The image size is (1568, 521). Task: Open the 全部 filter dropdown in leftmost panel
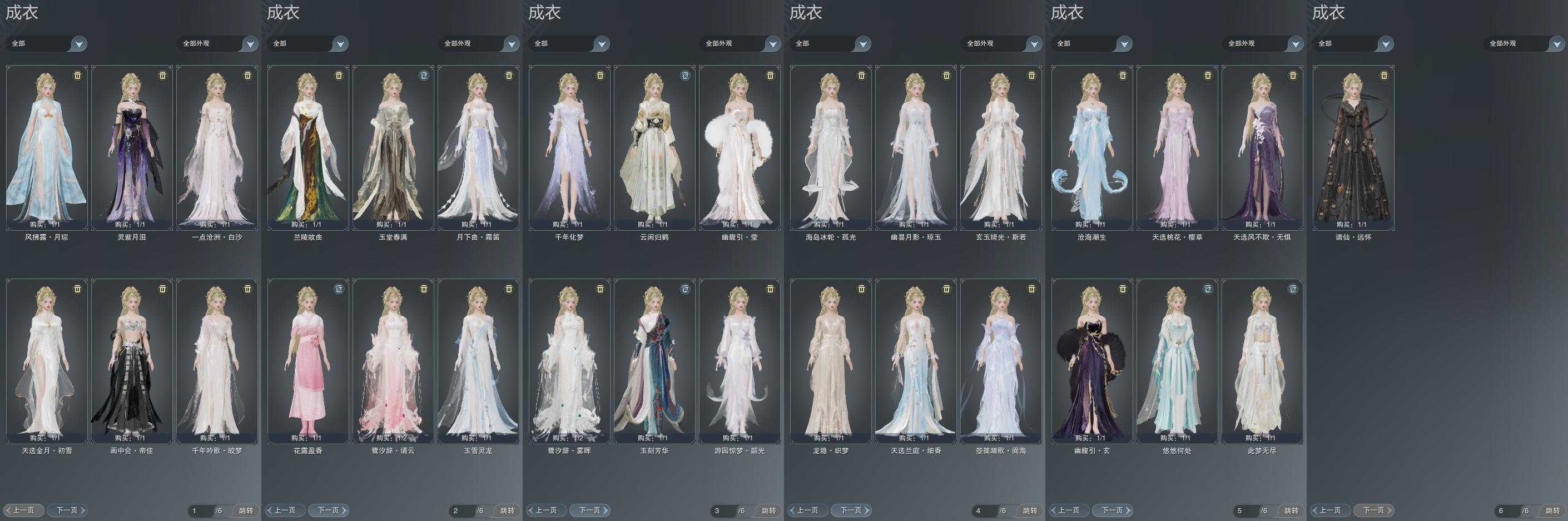pyautogui.click(x=46, y=43)
